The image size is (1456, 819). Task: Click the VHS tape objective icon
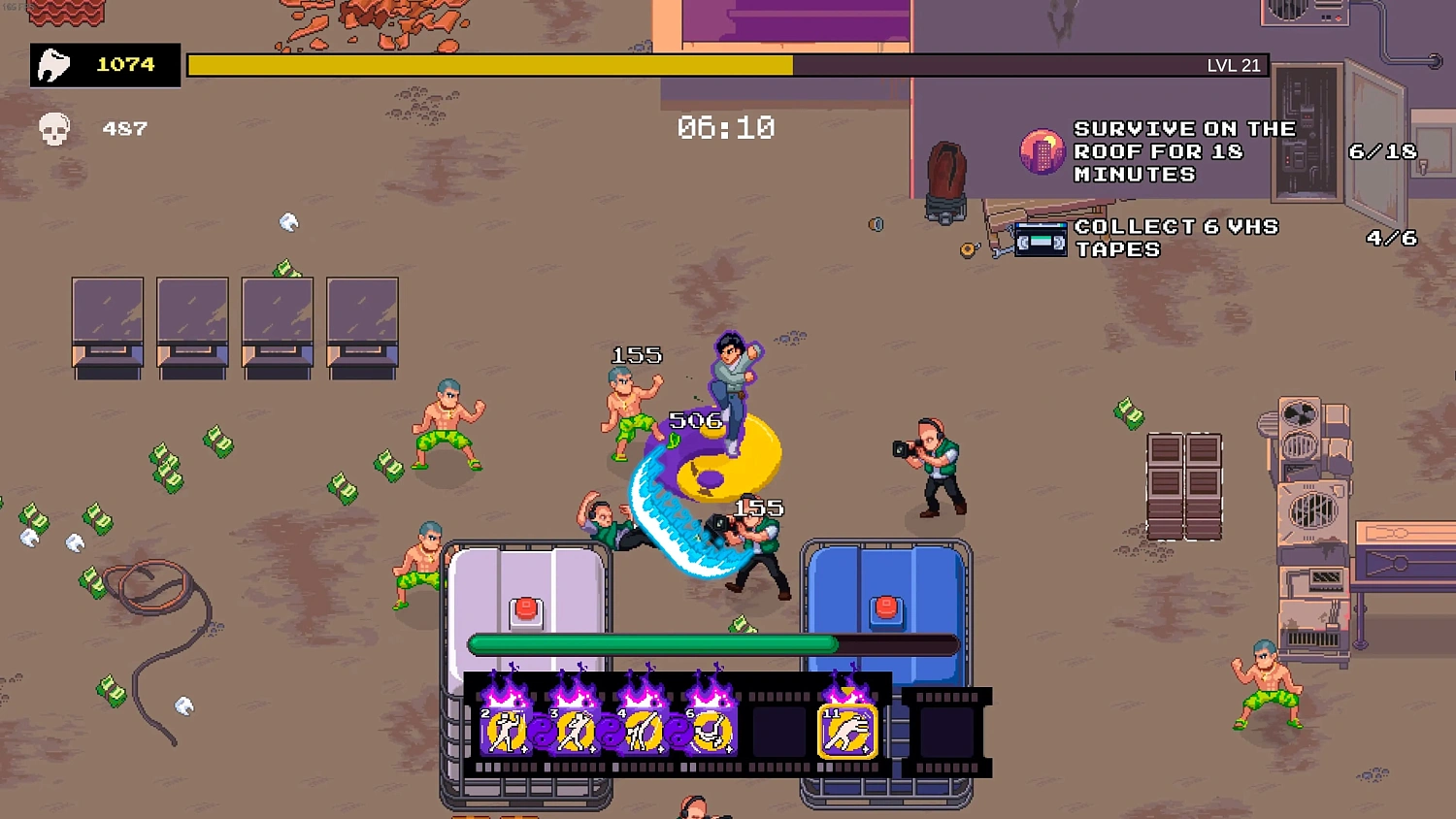pyautogui.click(x=1042, y=239)
